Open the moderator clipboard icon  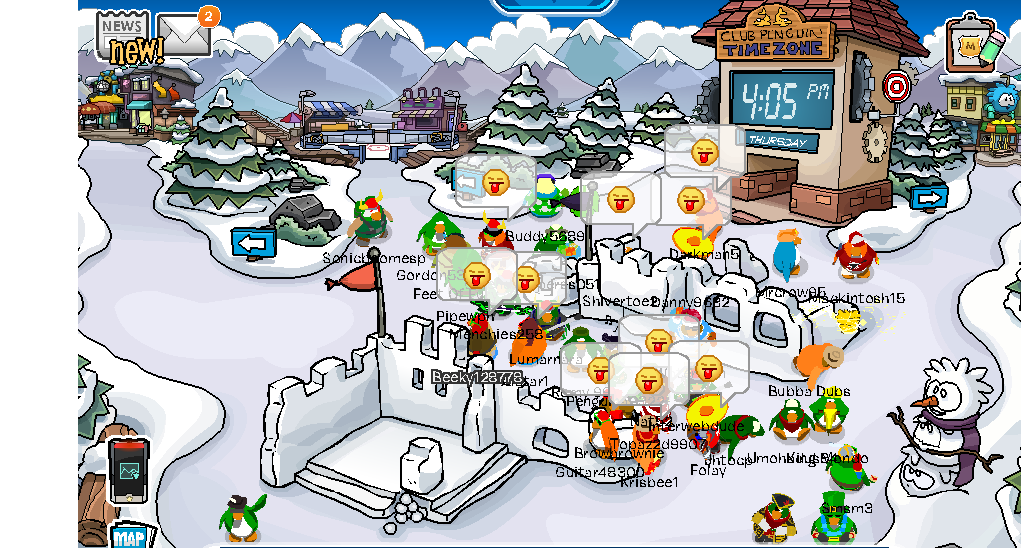coord(972,45)
